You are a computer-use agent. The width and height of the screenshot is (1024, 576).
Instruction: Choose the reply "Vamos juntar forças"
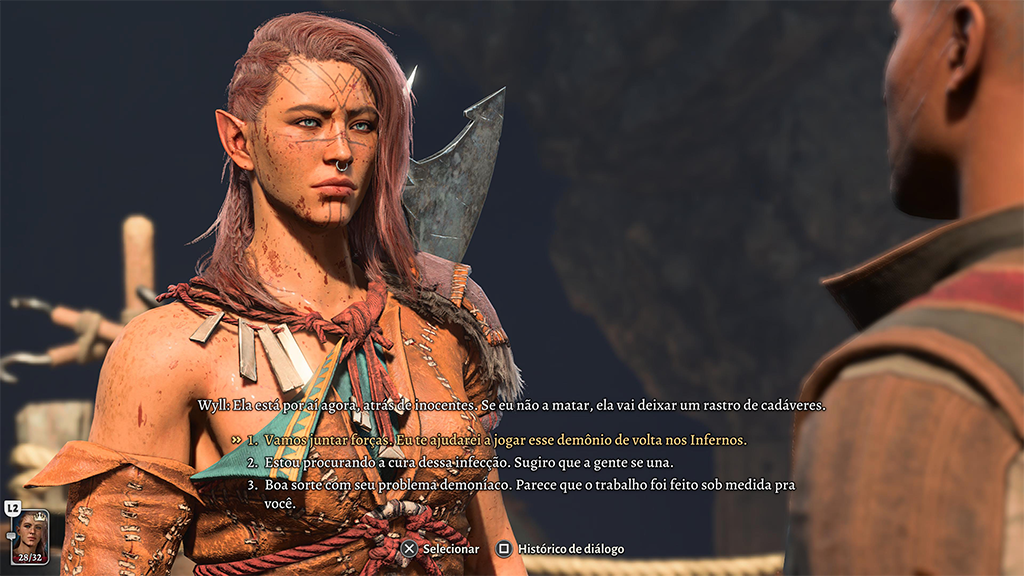505,440
